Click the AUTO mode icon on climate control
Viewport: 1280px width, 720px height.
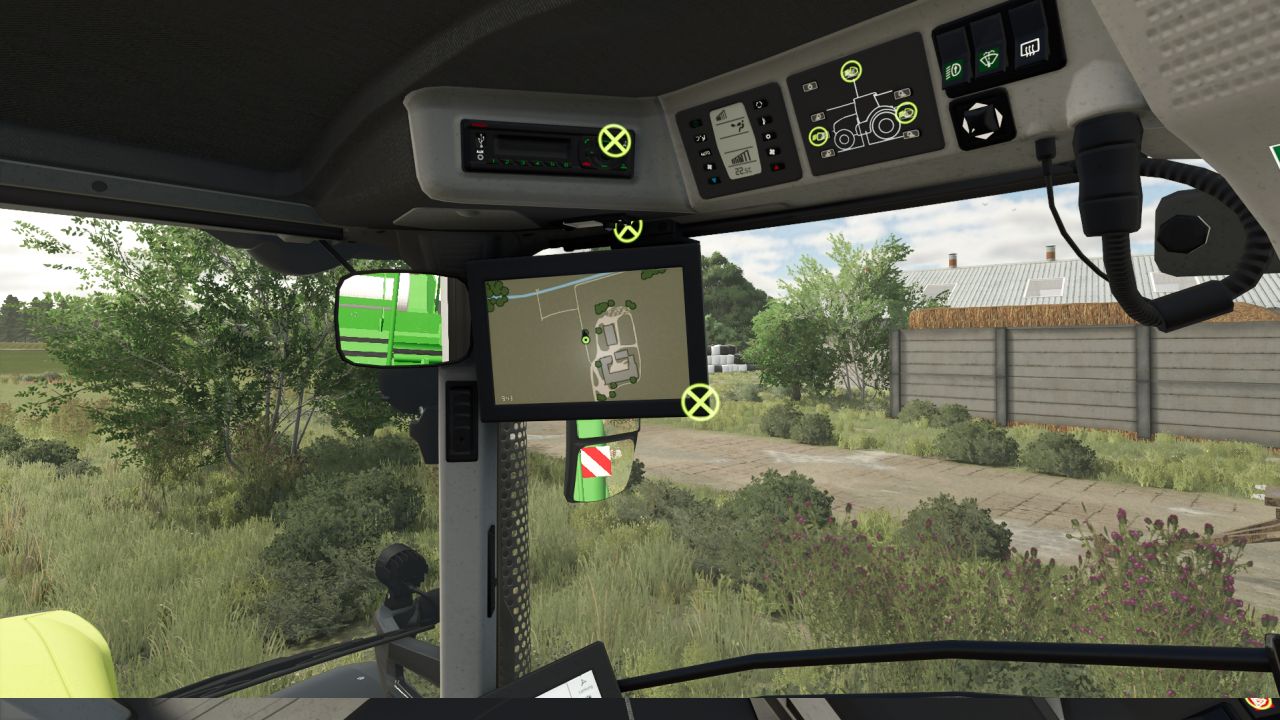706,153
